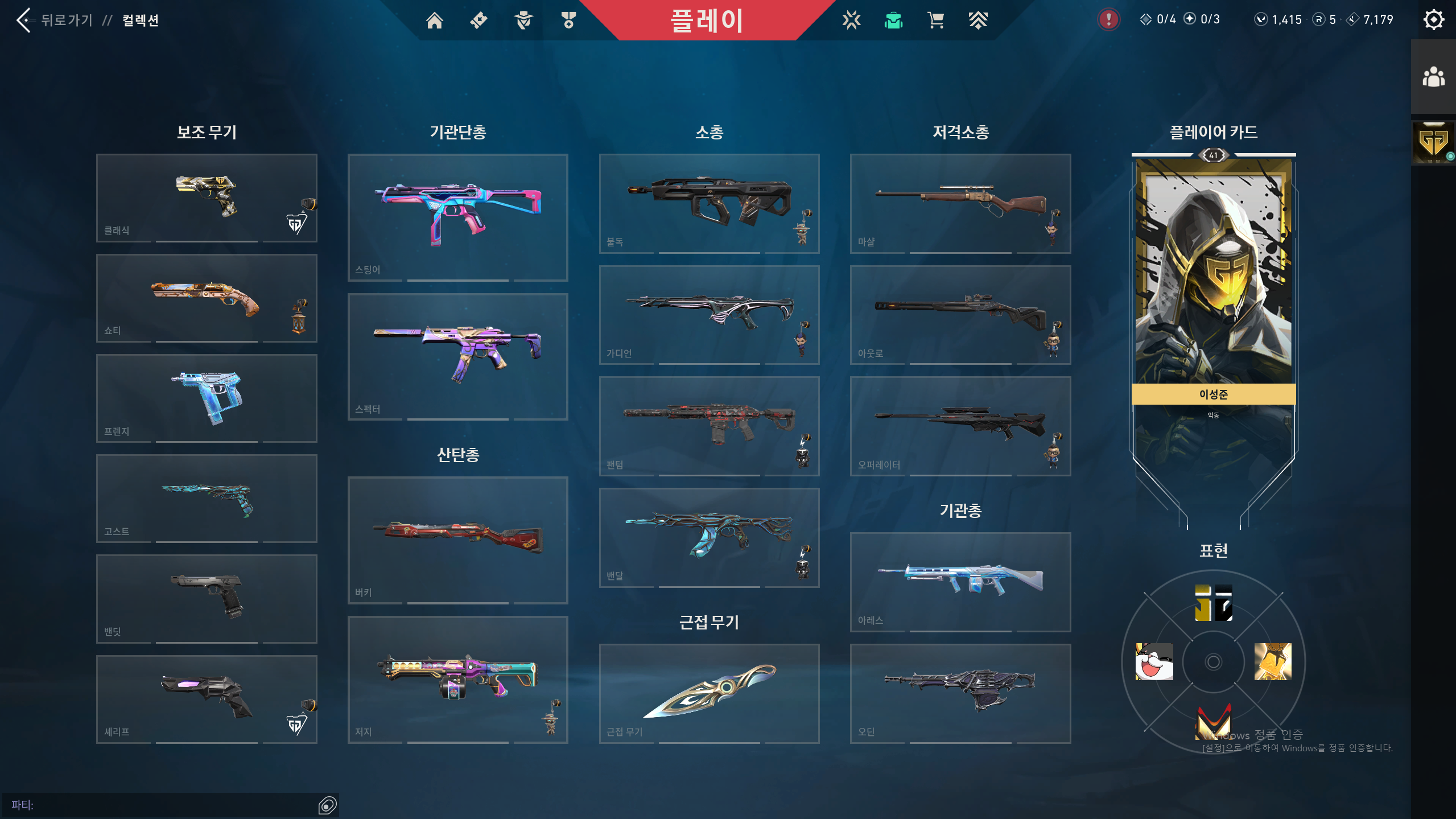The image size is (1456, 819).
Task: Click the VCT esports hub icon
Action: tap(850, 20)
